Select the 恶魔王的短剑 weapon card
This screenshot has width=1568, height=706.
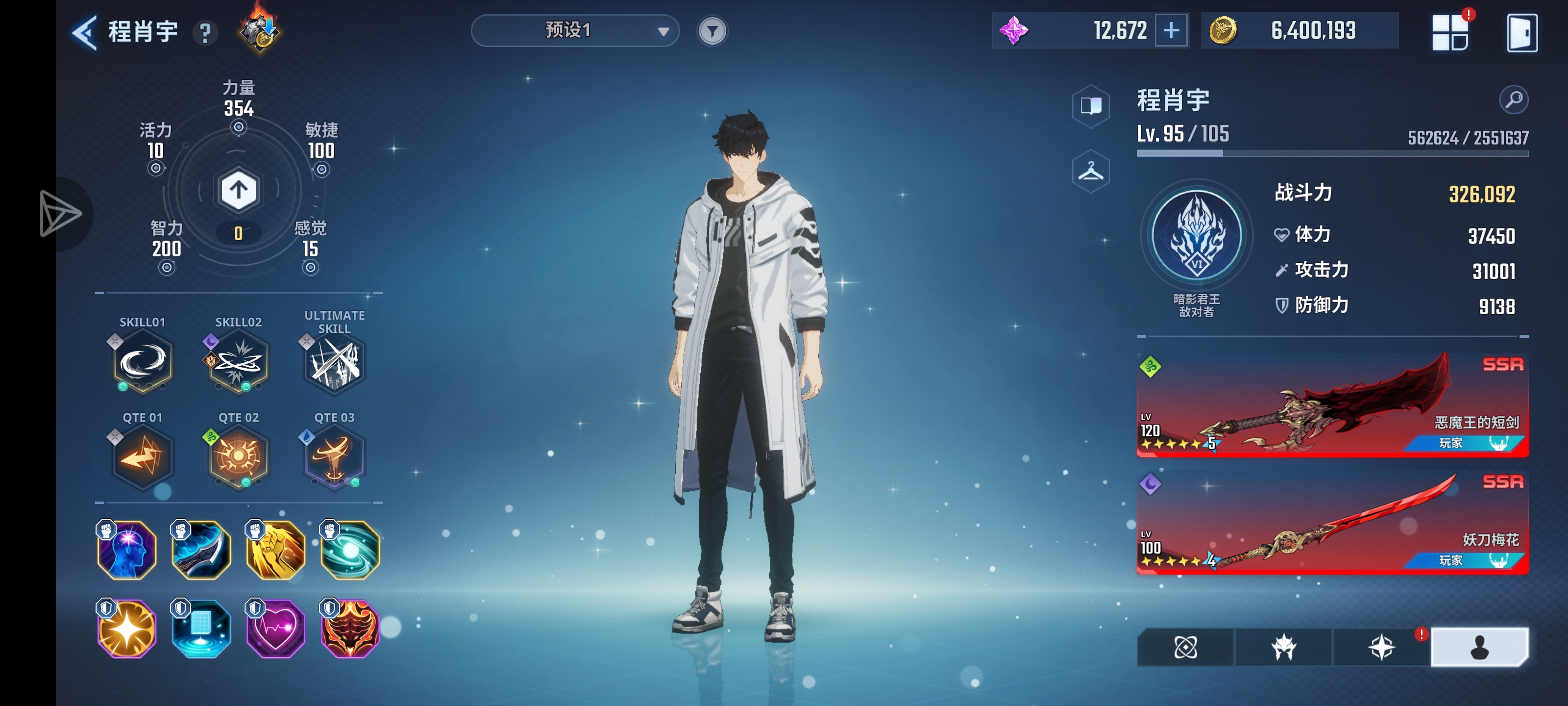tap(1332, 404)
